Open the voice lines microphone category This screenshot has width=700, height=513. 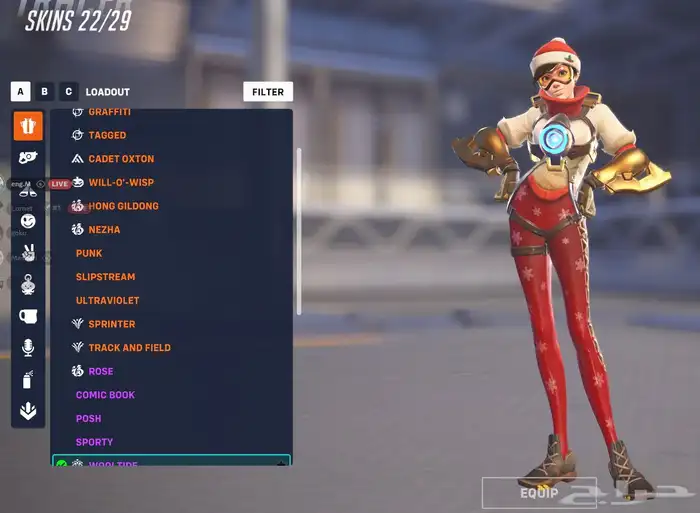28,347
